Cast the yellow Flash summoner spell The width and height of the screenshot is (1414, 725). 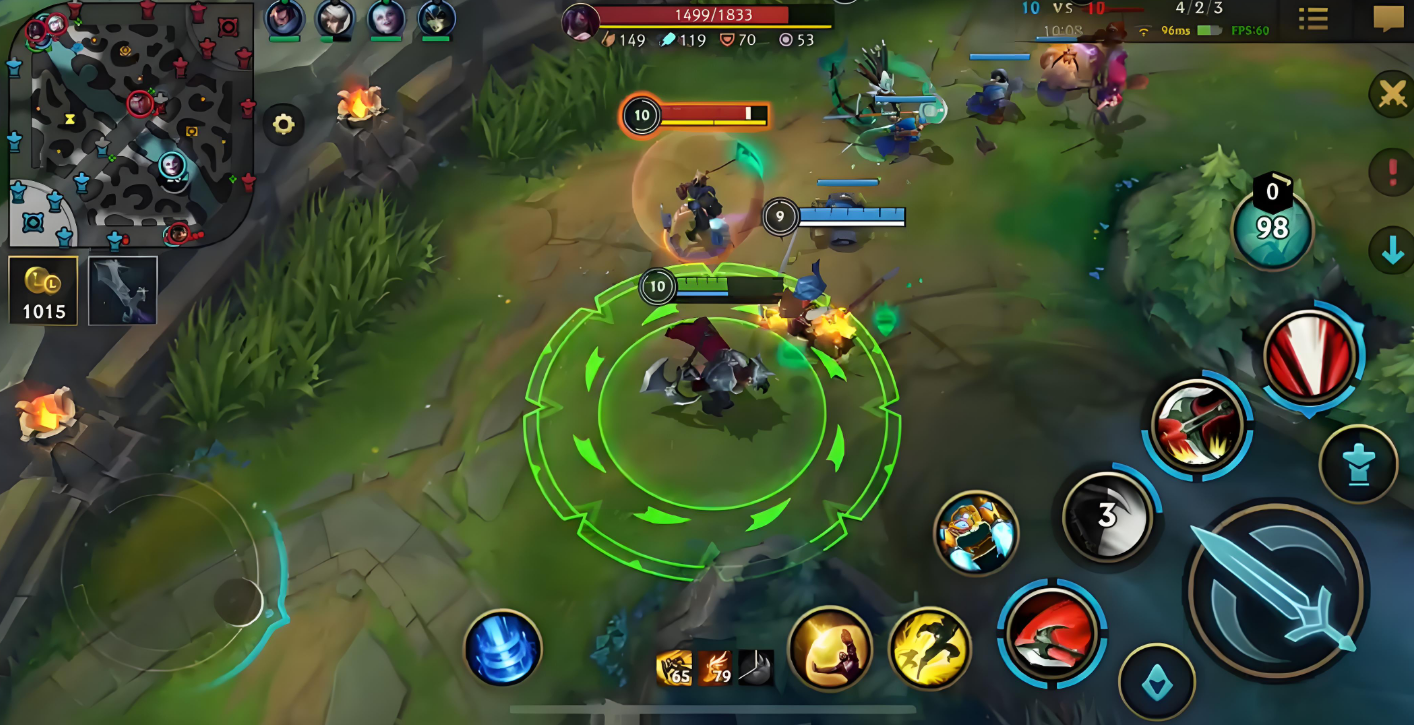929,649
